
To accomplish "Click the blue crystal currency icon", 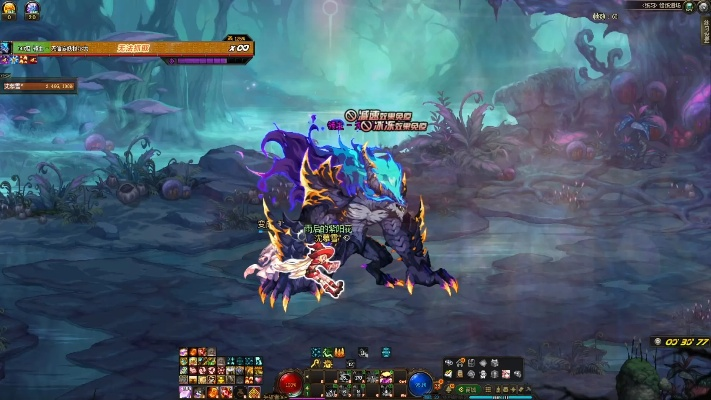I will 31,7.
